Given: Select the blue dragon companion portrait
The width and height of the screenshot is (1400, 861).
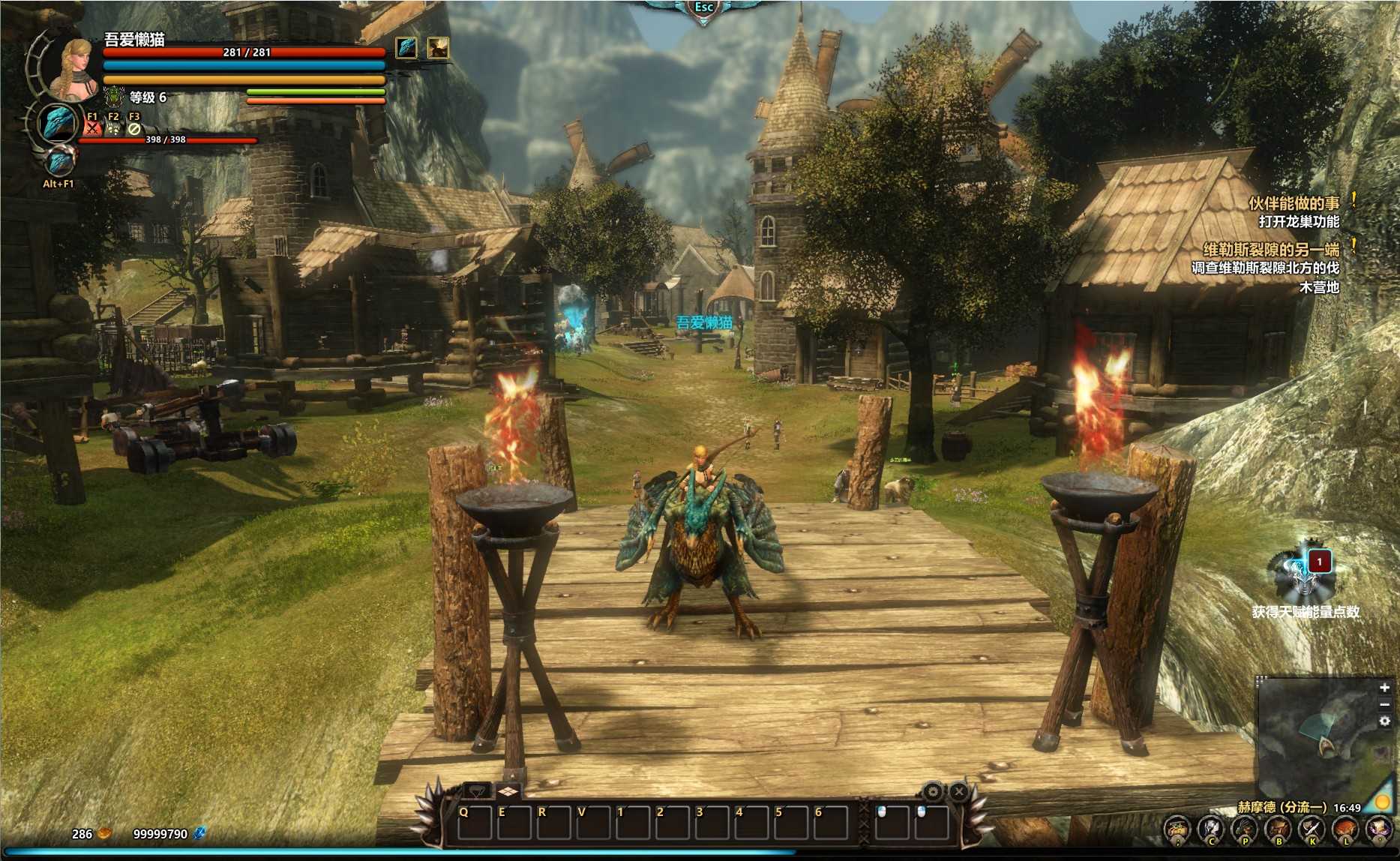Looking at the screenshot, I should click(x=58, y=122).
